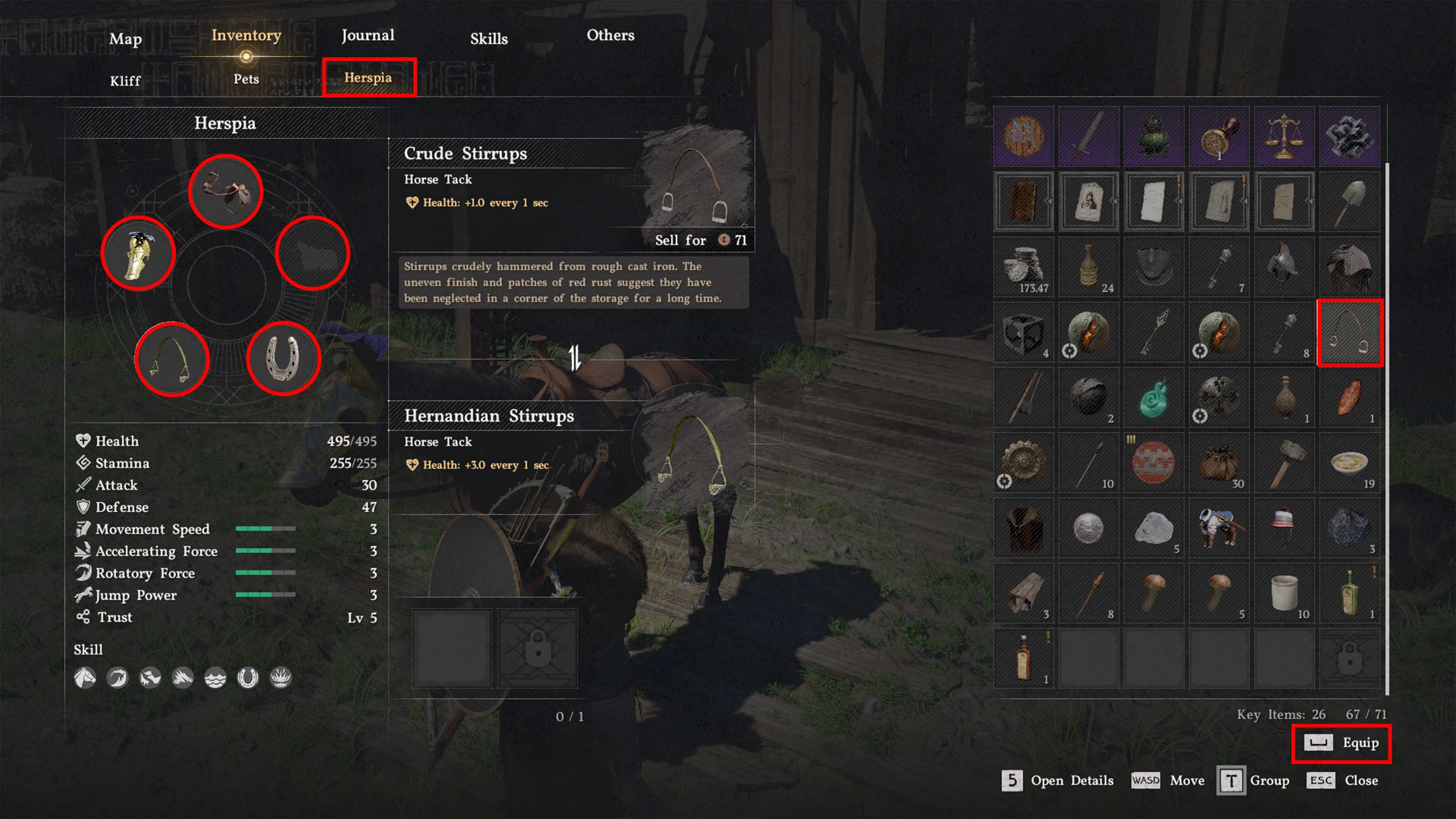
Task: Pick the green bottle inventory item
Action: tap(1350, 593)
